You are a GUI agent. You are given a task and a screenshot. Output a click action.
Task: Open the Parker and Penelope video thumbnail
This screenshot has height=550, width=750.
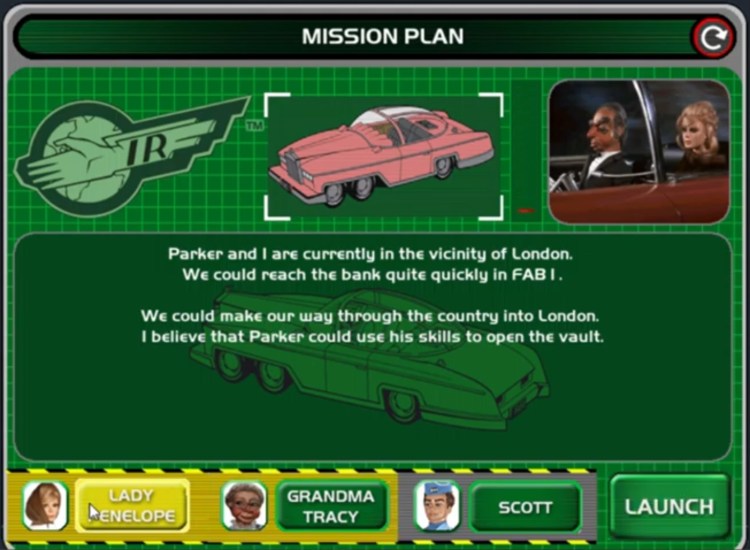tap(639, 152)
